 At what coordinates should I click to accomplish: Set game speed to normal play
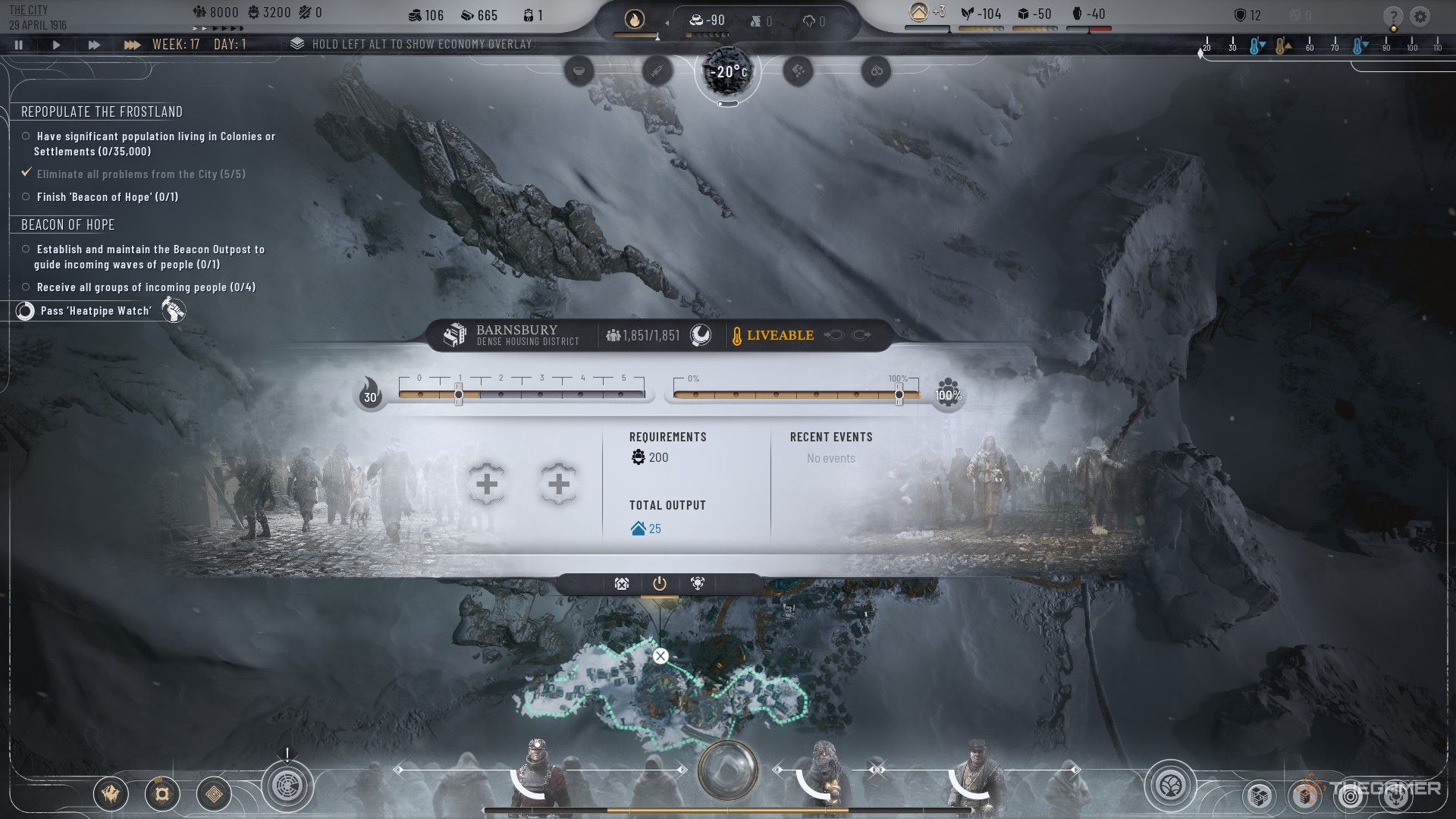click(56, 45)
